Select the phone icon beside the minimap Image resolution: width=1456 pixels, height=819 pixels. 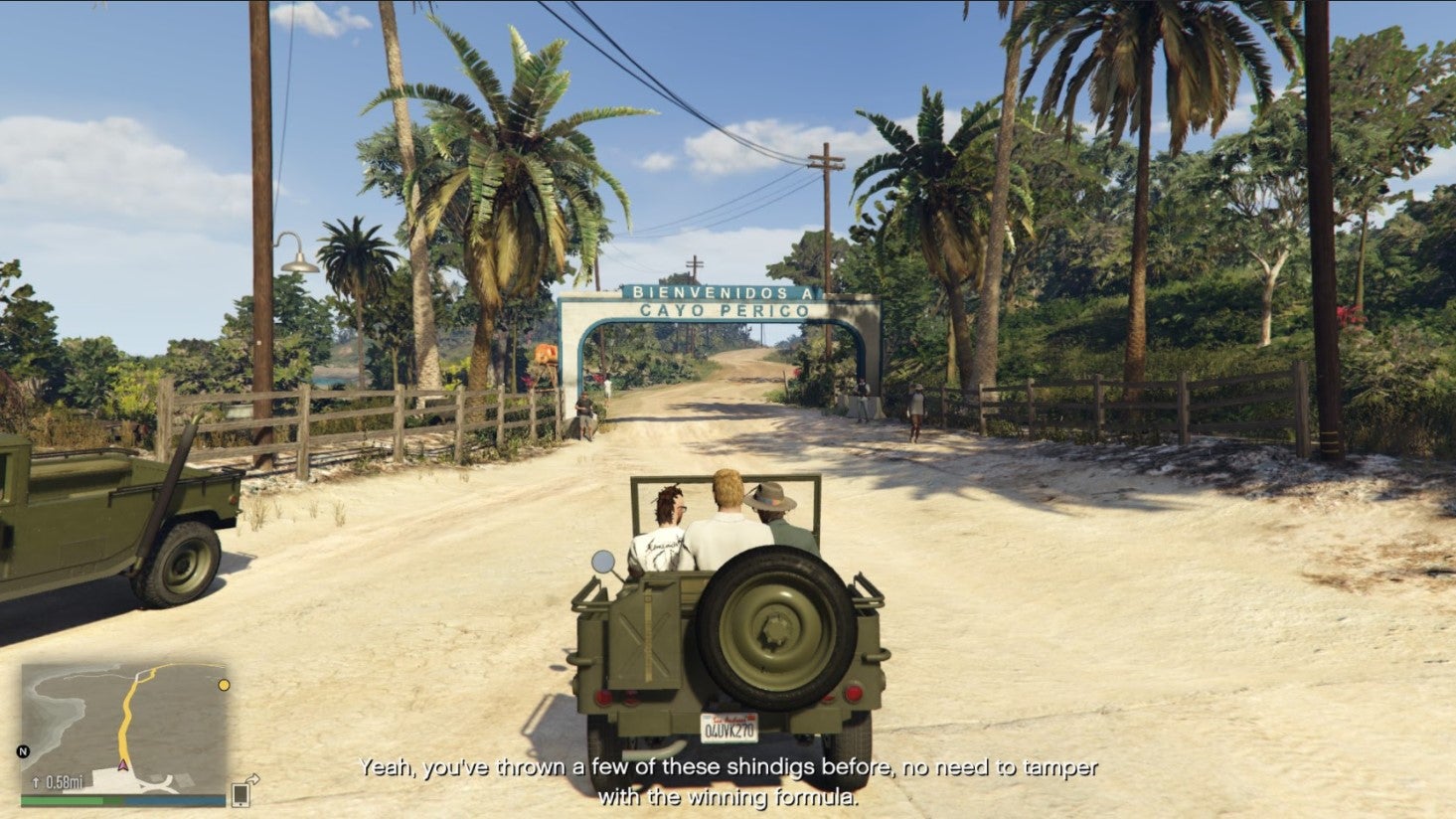tap(241, 795)
